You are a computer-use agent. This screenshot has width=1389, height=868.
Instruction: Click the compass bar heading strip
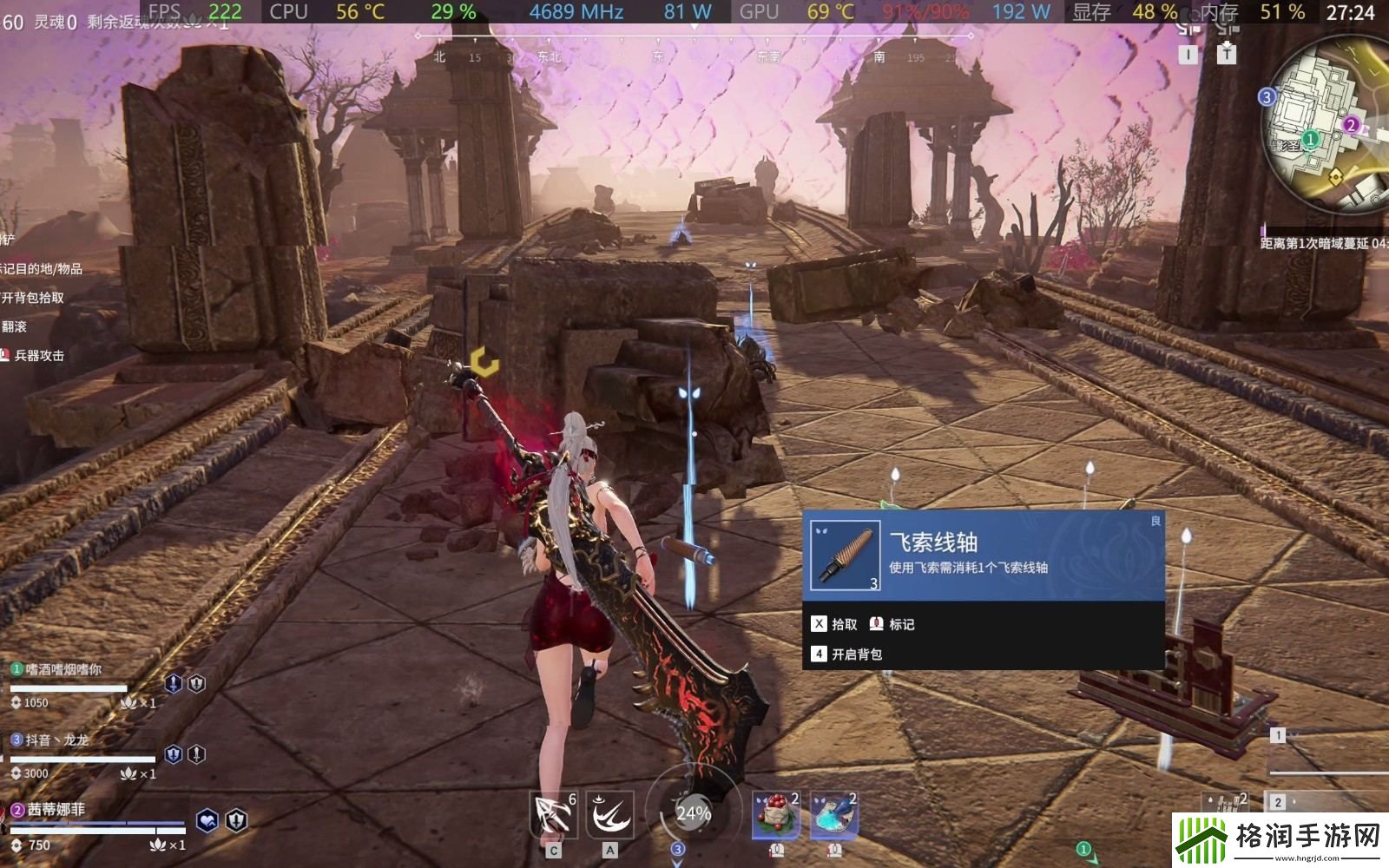pyautogui.click(x=694, y=48)
